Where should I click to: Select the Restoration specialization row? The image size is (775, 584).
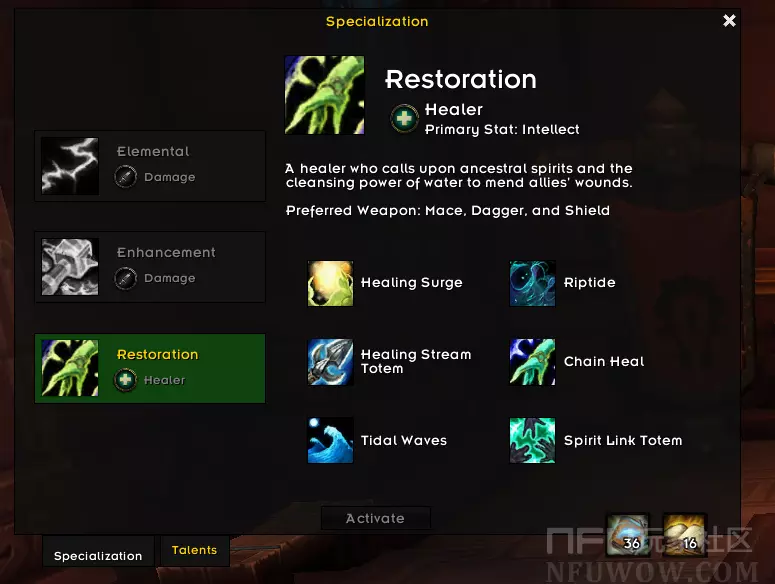tap(150, 368)
